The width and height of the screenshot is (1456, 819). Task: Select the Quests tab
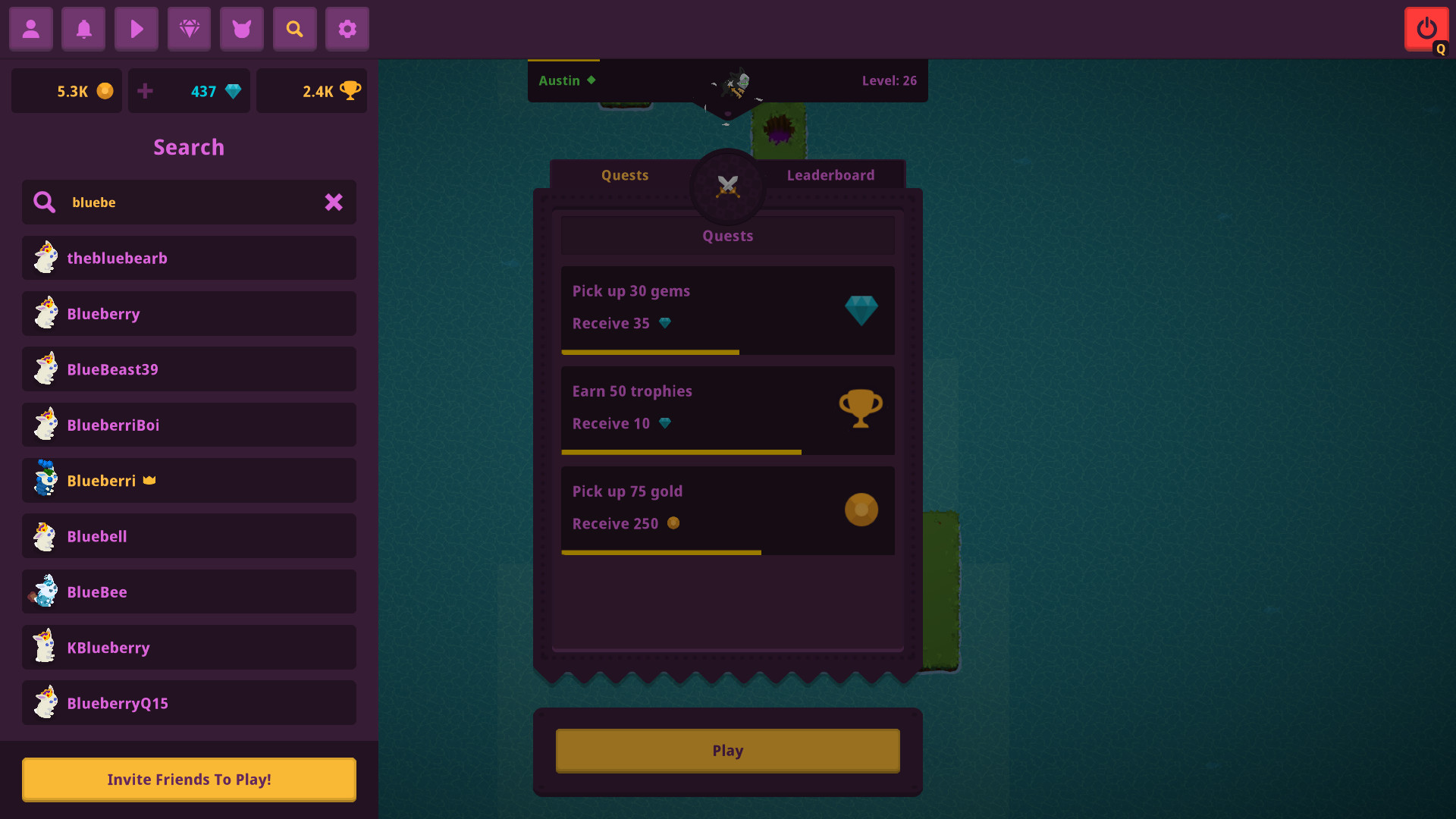[624, 175]
